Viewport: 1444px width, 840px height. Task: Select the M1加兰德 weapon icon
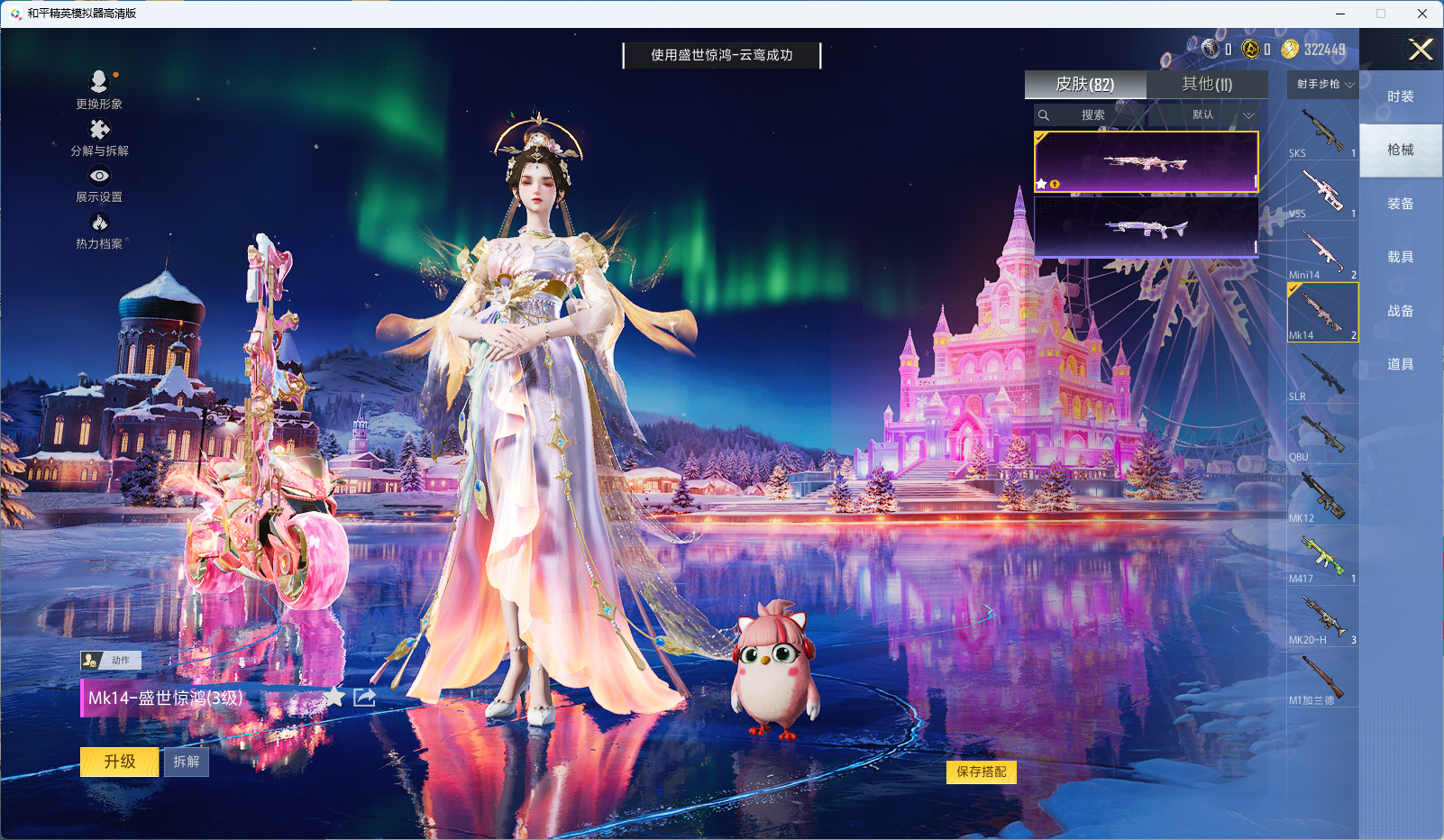click(x=1321, y=680)
